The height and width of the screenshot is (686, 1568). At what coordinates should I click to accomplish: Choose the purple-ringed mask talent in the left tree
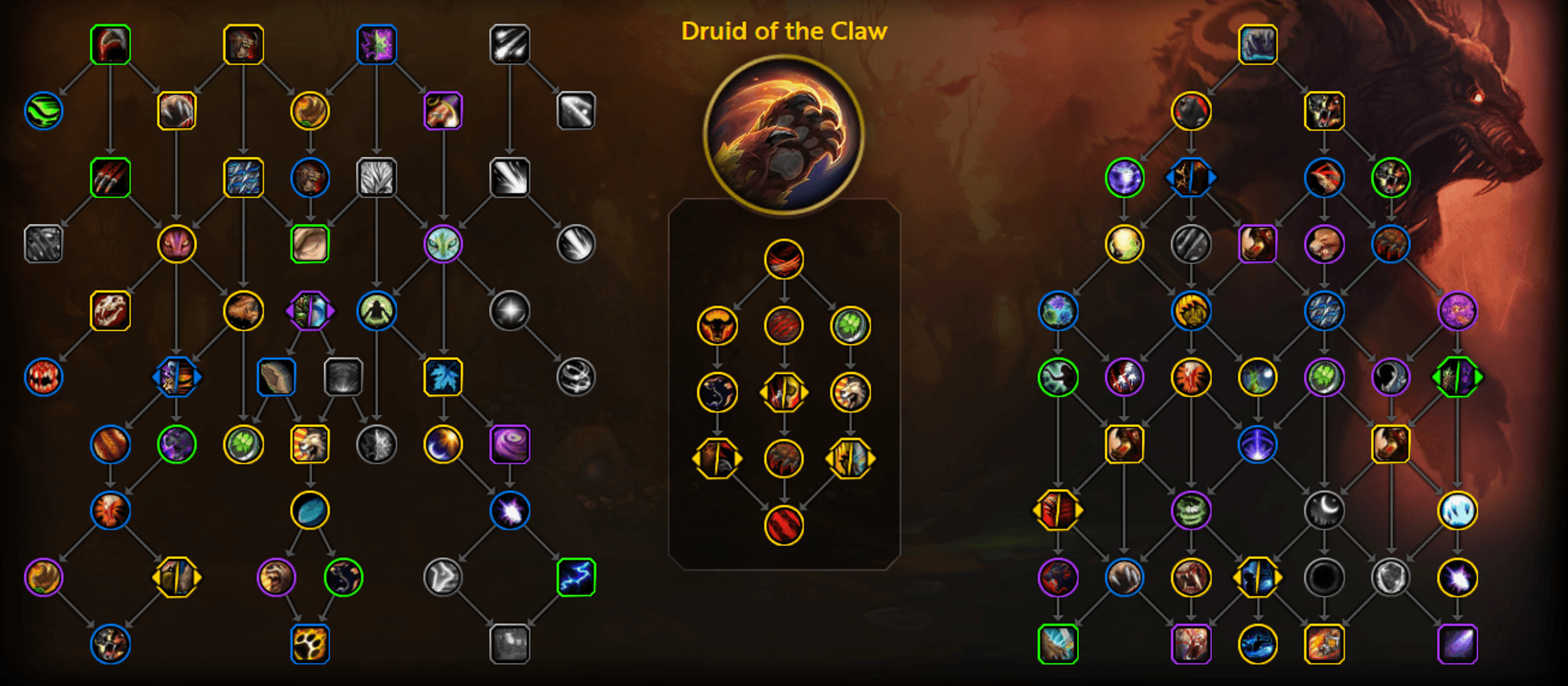pyautogui.click(x=443, y=243)
